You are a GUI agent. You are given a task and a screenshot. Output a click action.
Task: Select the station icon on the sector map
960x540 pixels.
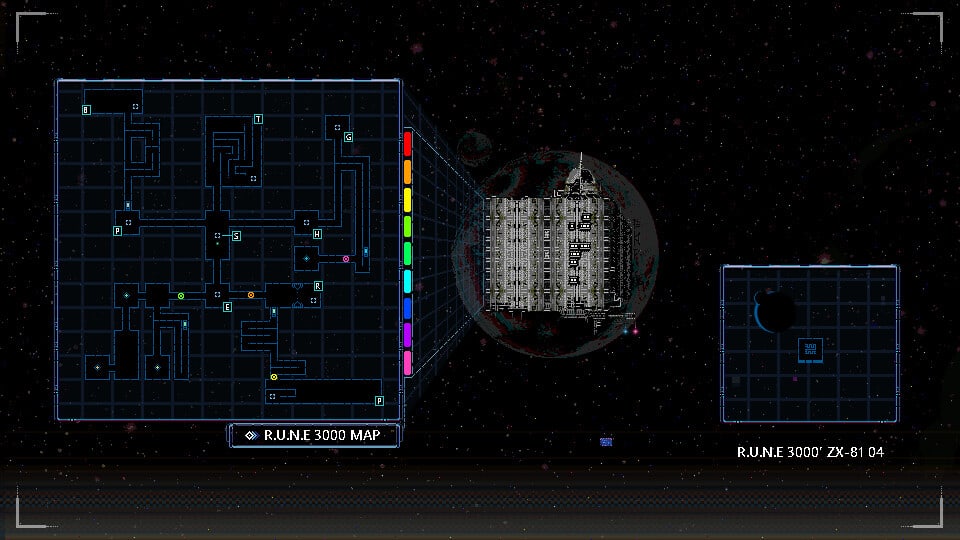(x=810, y=350)
